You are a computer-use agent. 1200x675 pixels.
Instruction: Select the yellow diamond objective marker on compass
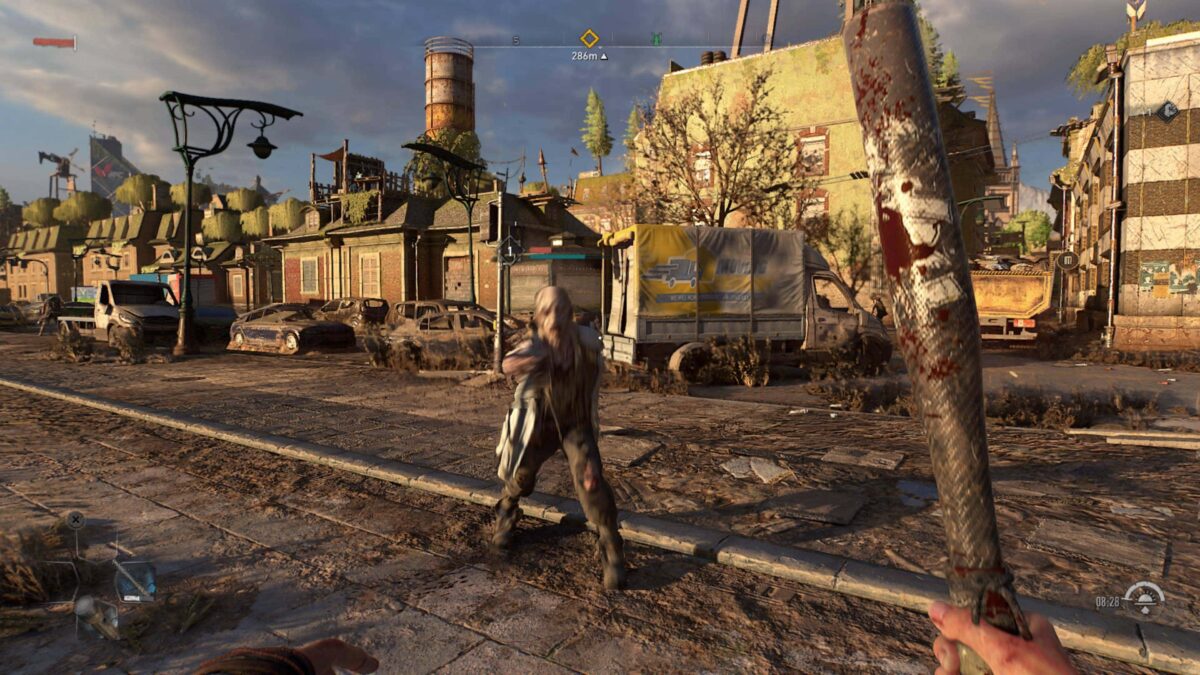click(x=589, y=38)
